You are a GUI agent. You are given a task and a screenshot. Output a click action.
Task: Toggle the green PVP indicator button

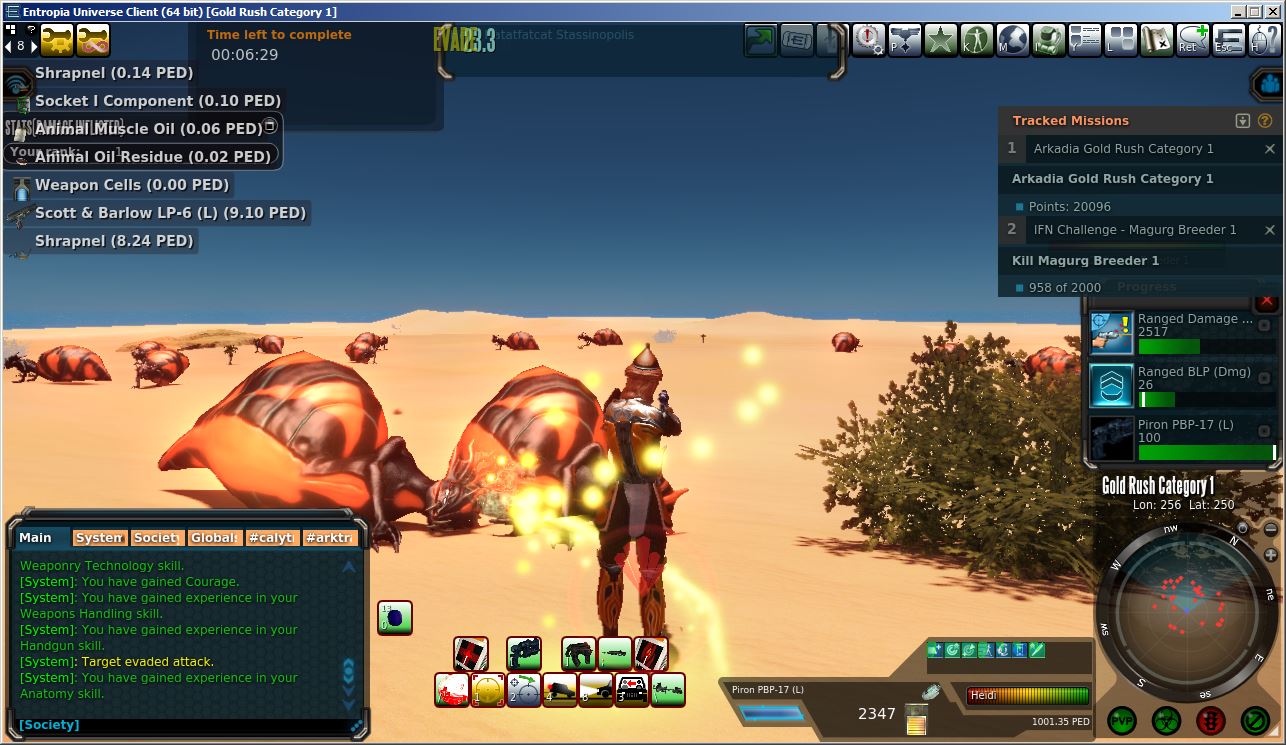tap(1122, 720)
